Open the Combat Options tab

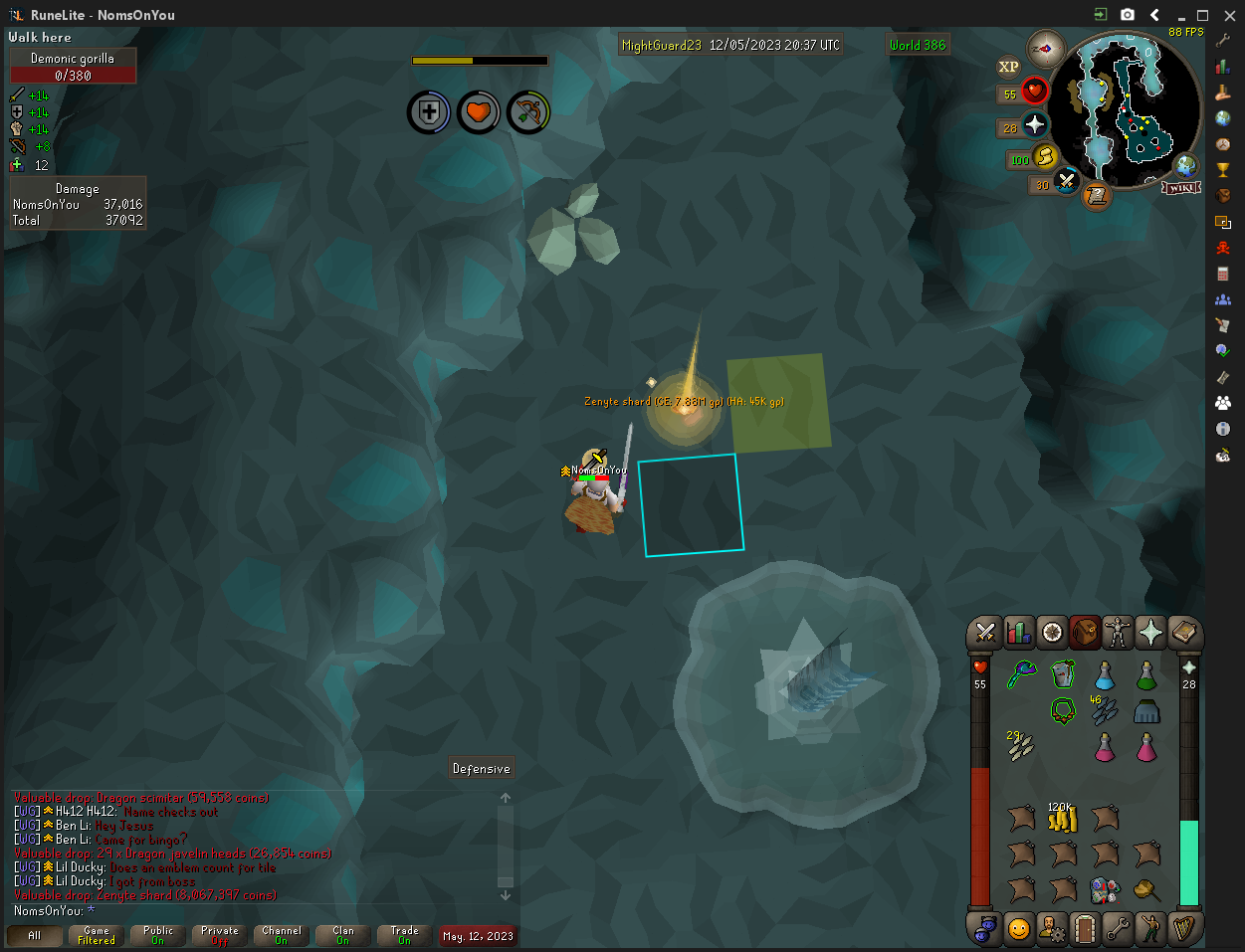pyautogui.click(x=985, y=632)
